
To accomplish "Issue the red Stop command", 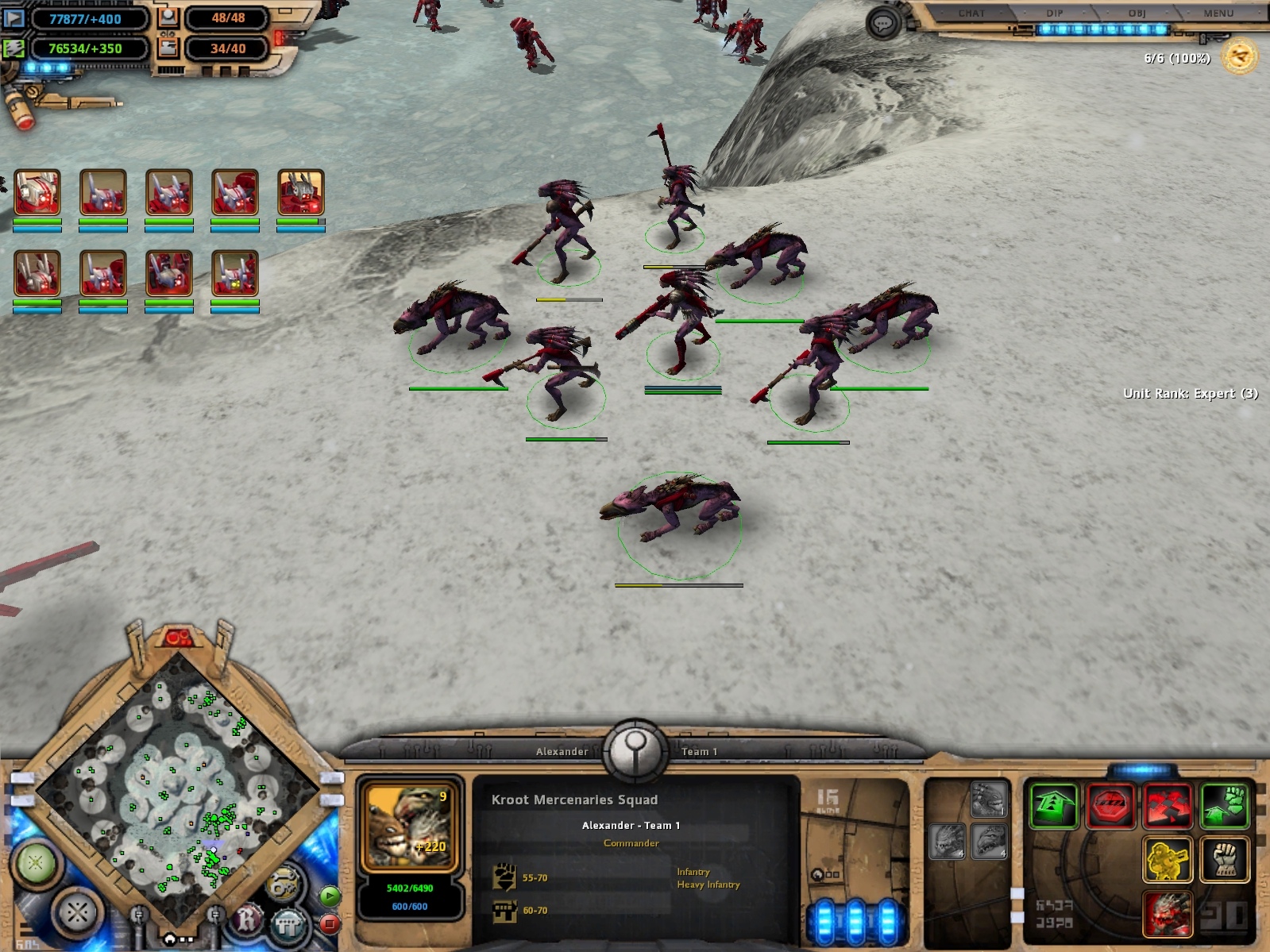I will pyautogui.click(x=1110, y=805).
